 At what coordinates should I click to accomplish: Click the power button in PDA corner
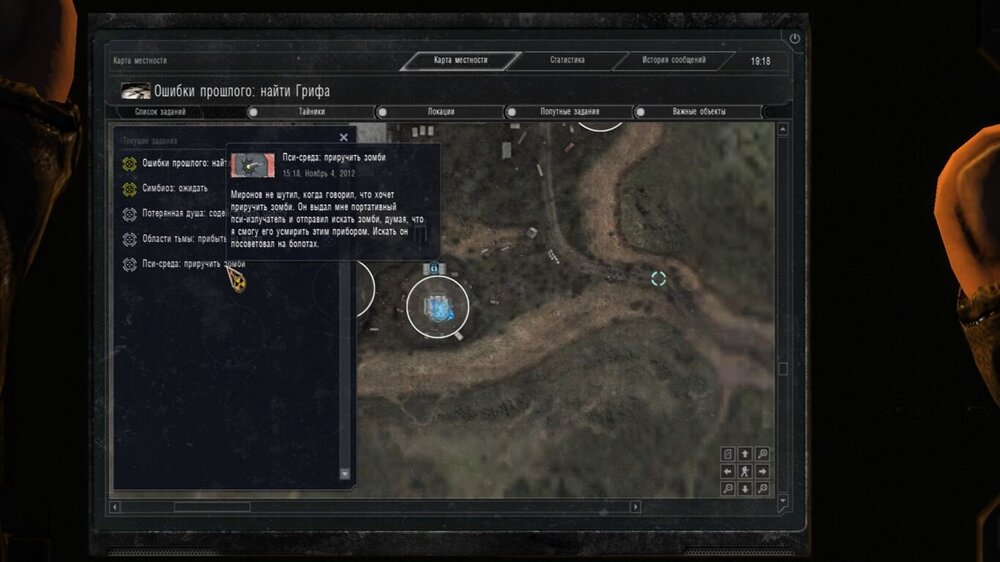(795, 39)
